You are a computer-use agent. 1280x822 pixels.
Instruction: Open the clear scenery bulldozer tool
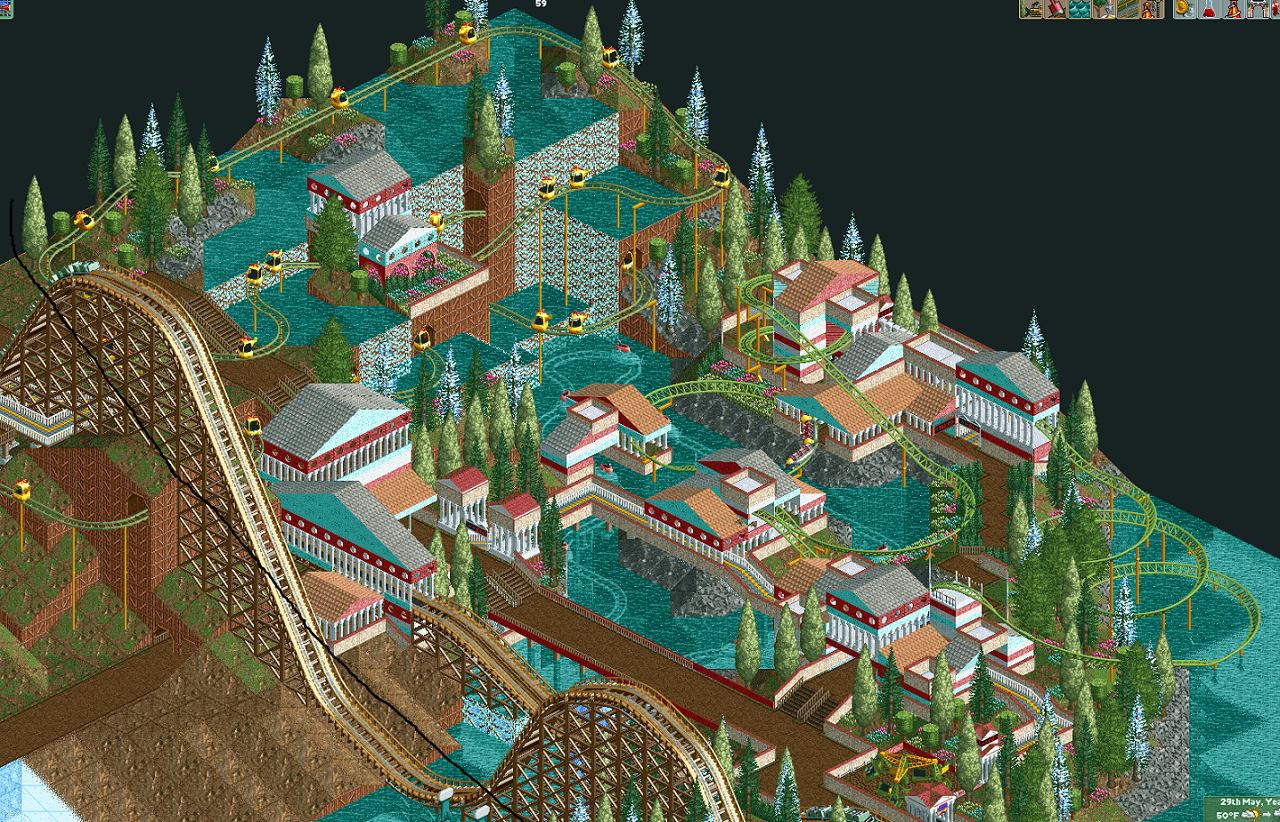[x=1031, y=9]
